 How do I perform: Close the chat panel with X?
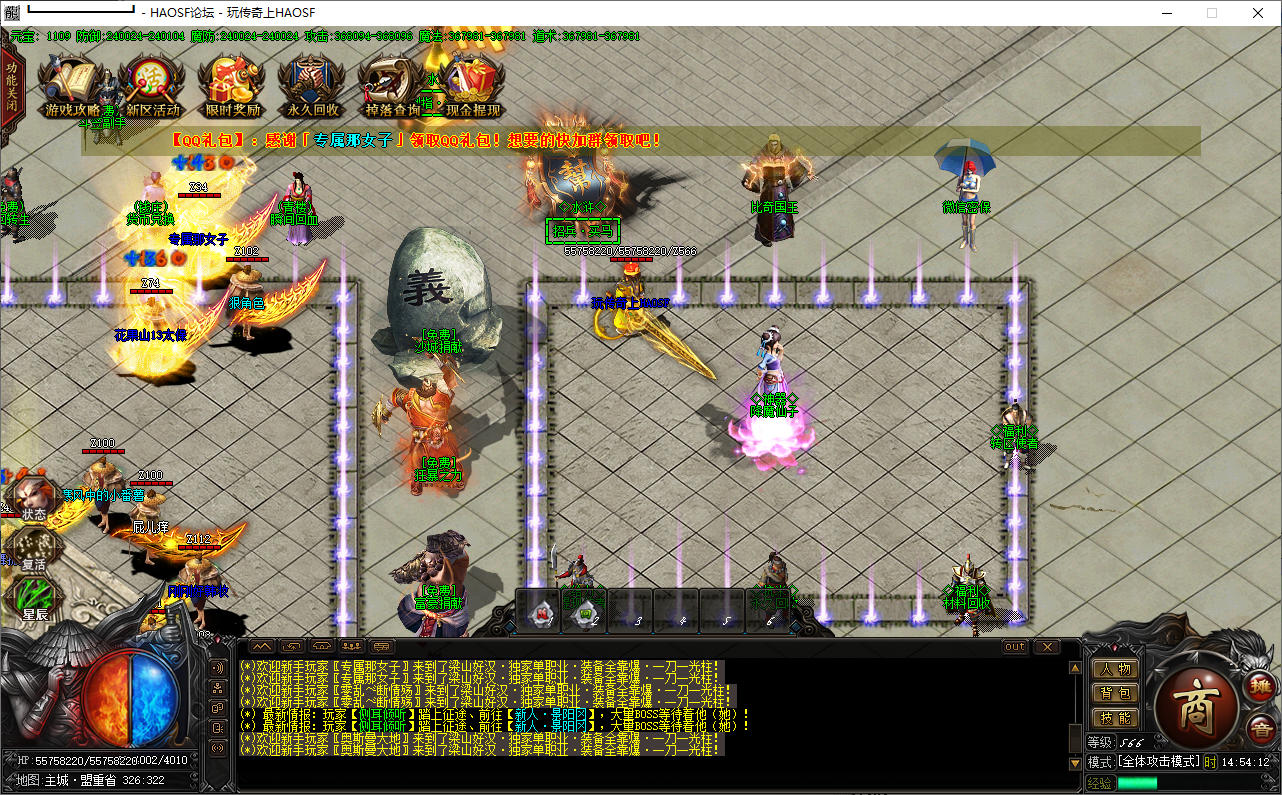tap(1046, 647)
